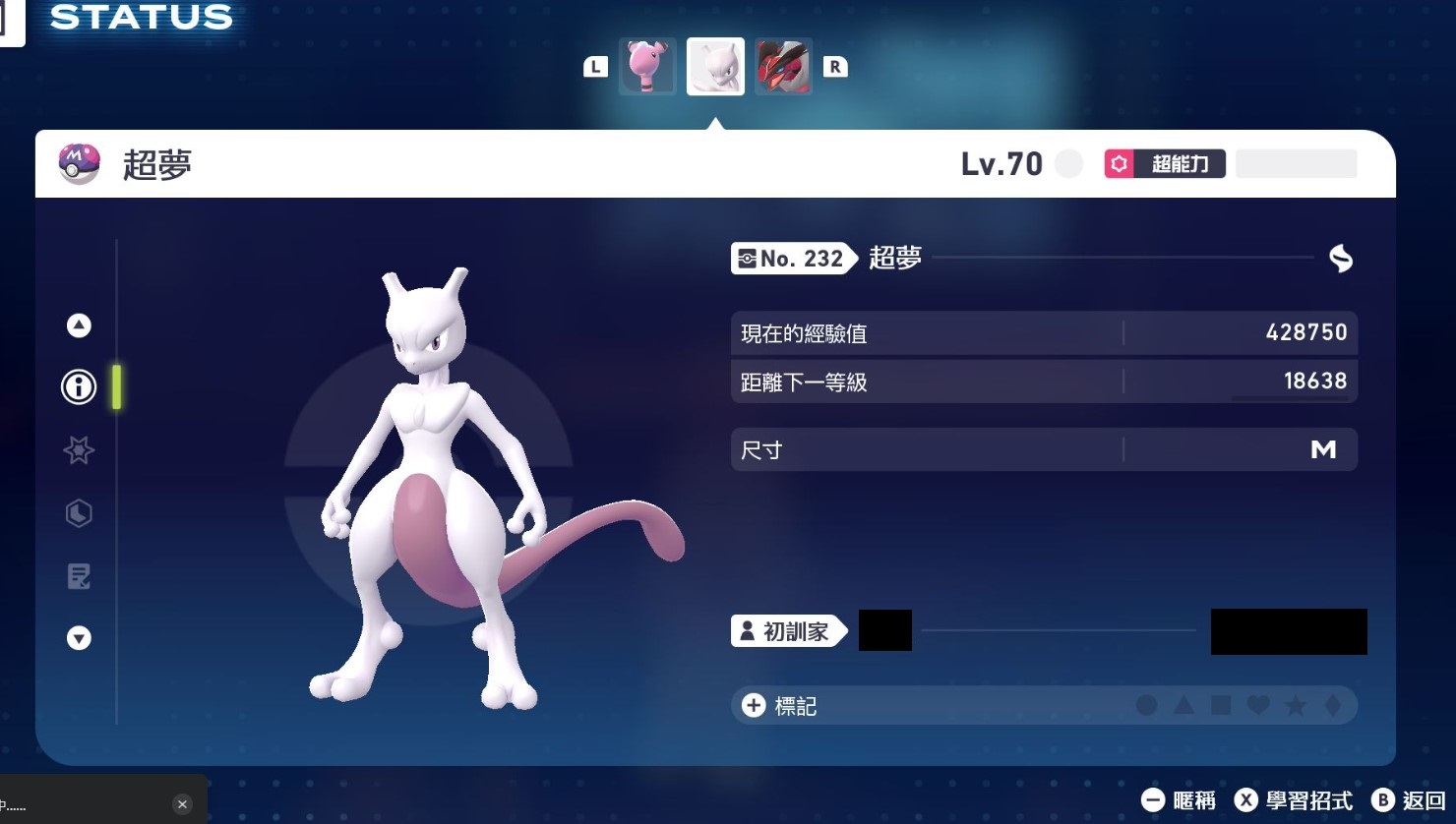The image size is (1456, 824).
Task: Toggle the star marking
Action: [x=1296, y=705]
